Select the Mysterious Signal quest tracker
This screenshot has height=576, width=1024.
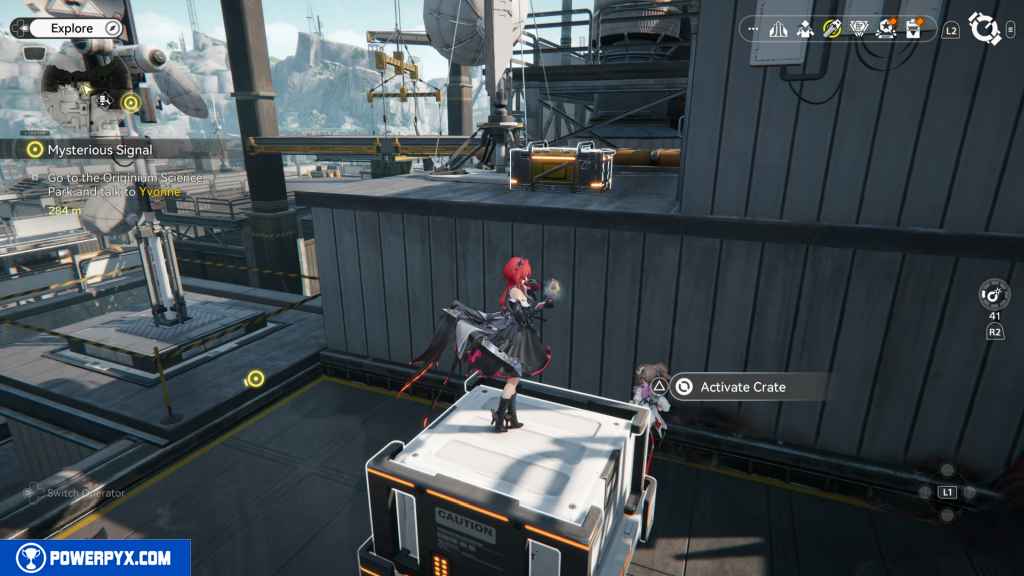point(100,149)
